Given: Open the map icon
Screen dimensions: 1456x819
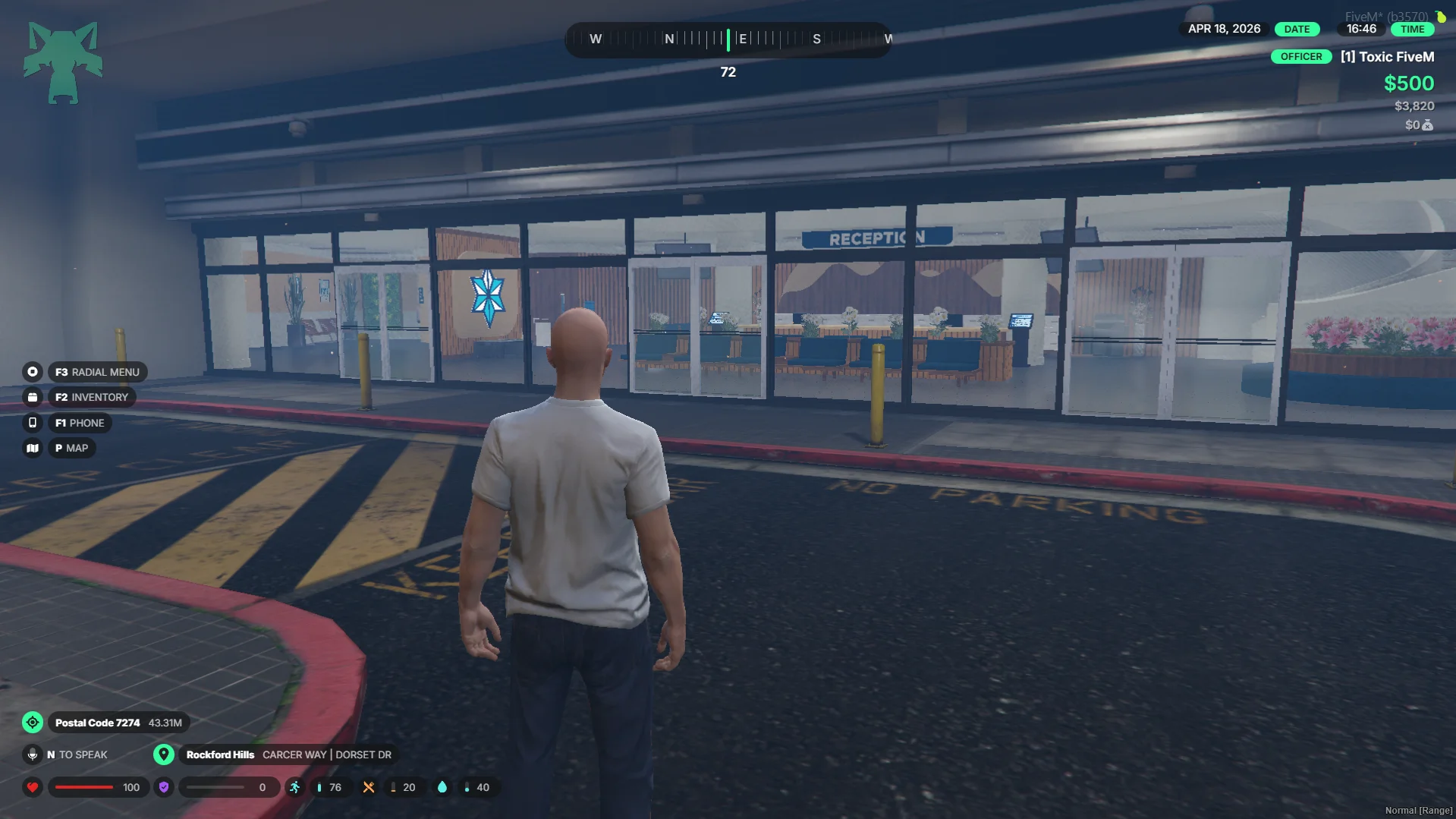Looking at the screenshot, I should [33, 449].
